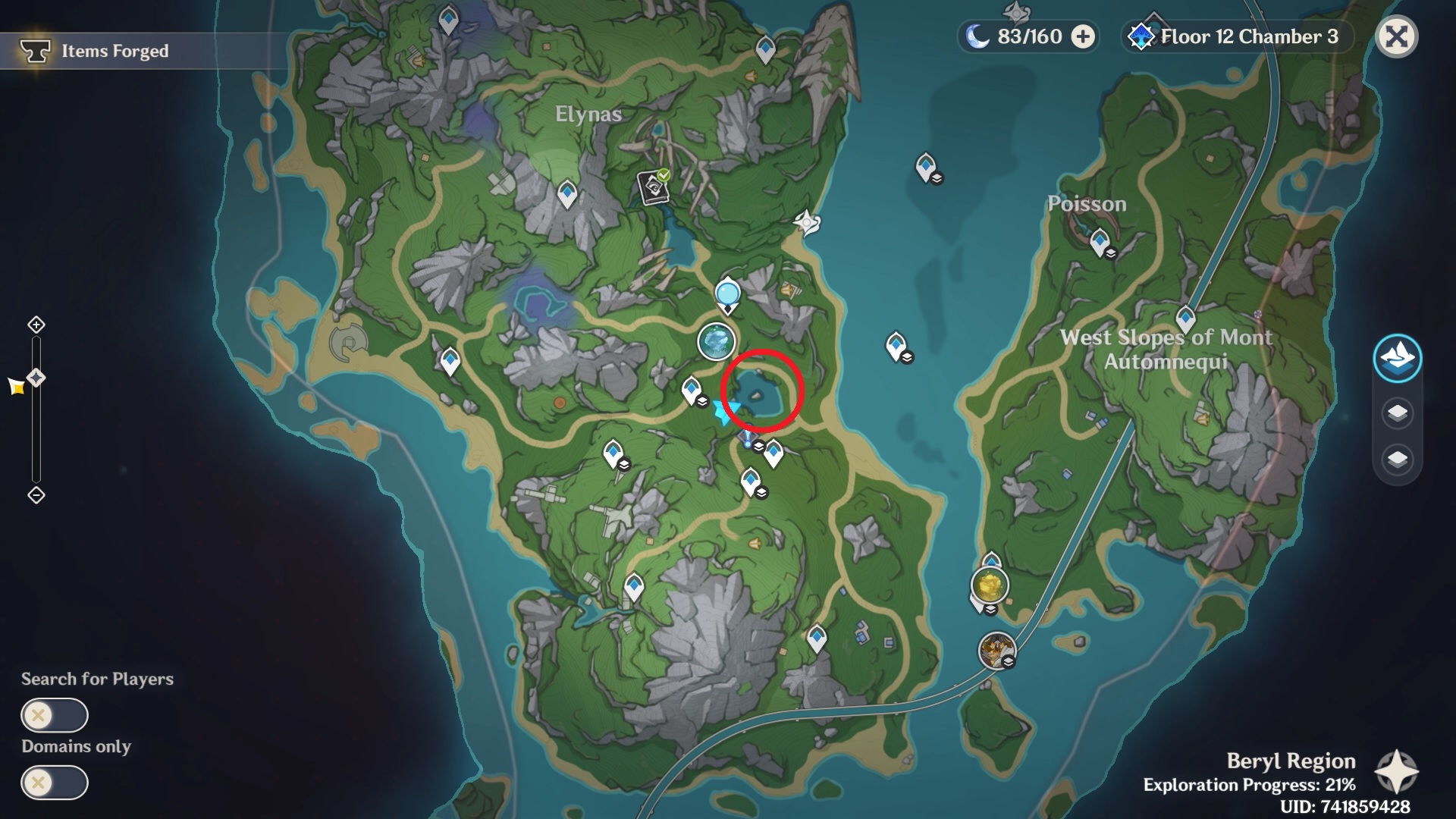Click the blue Hydroculus bubble marker
Viewport: 1456px width, 819px height.
pos(728,292)
